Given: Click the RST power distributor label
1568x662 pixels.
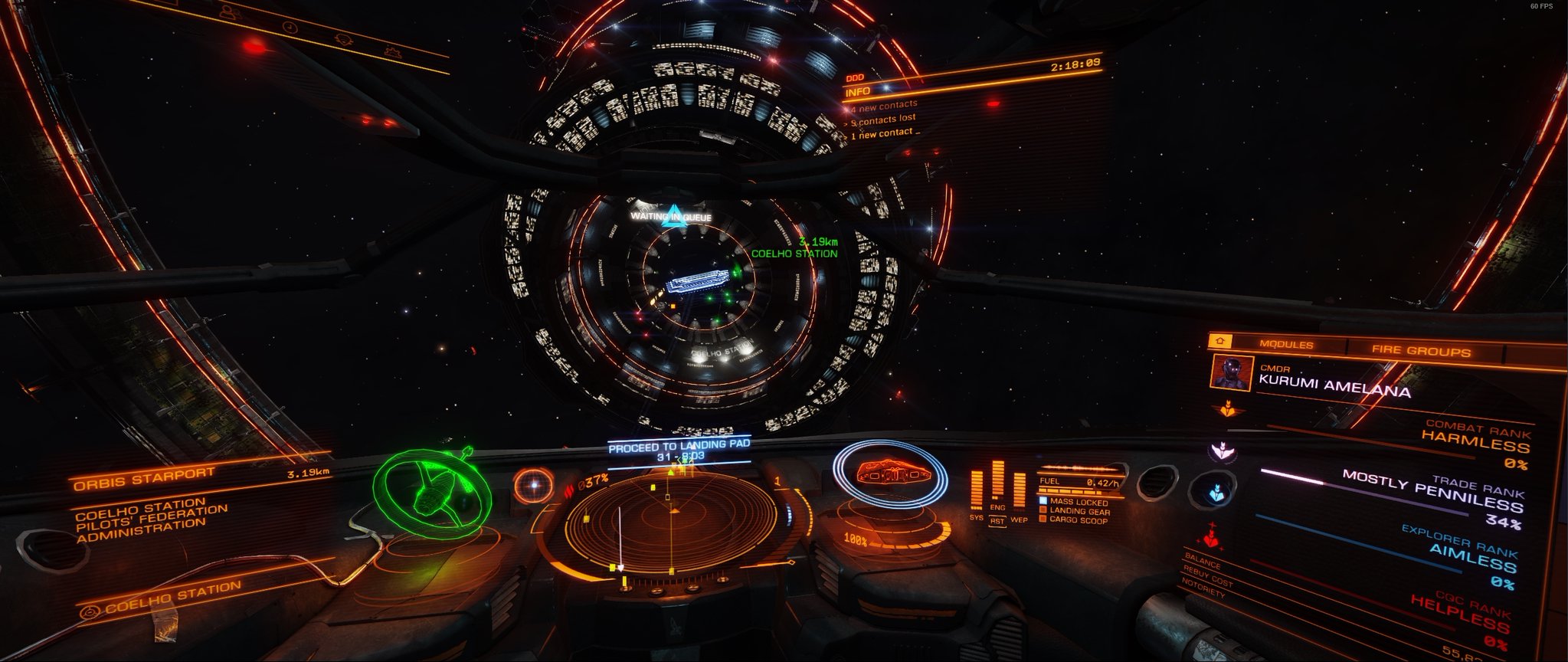Looking at the screenshot, I should pyautogui.click(x=997, y=521).
